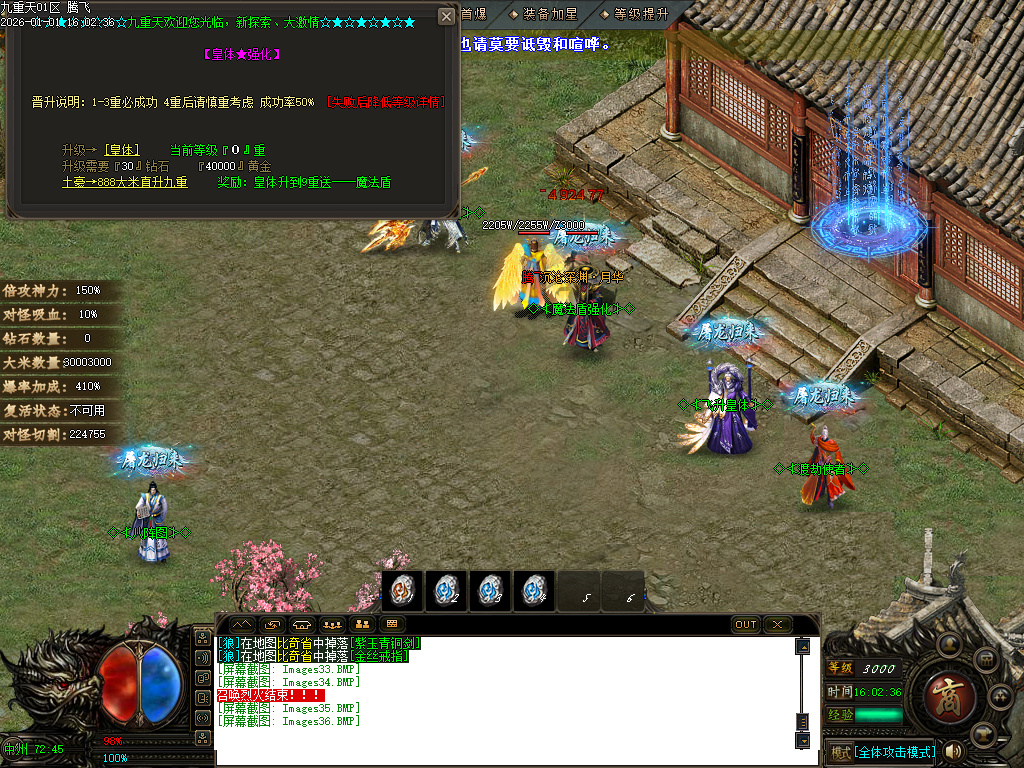
Task: Close the chat panel with X button
Action: click(x=778, y=625)
